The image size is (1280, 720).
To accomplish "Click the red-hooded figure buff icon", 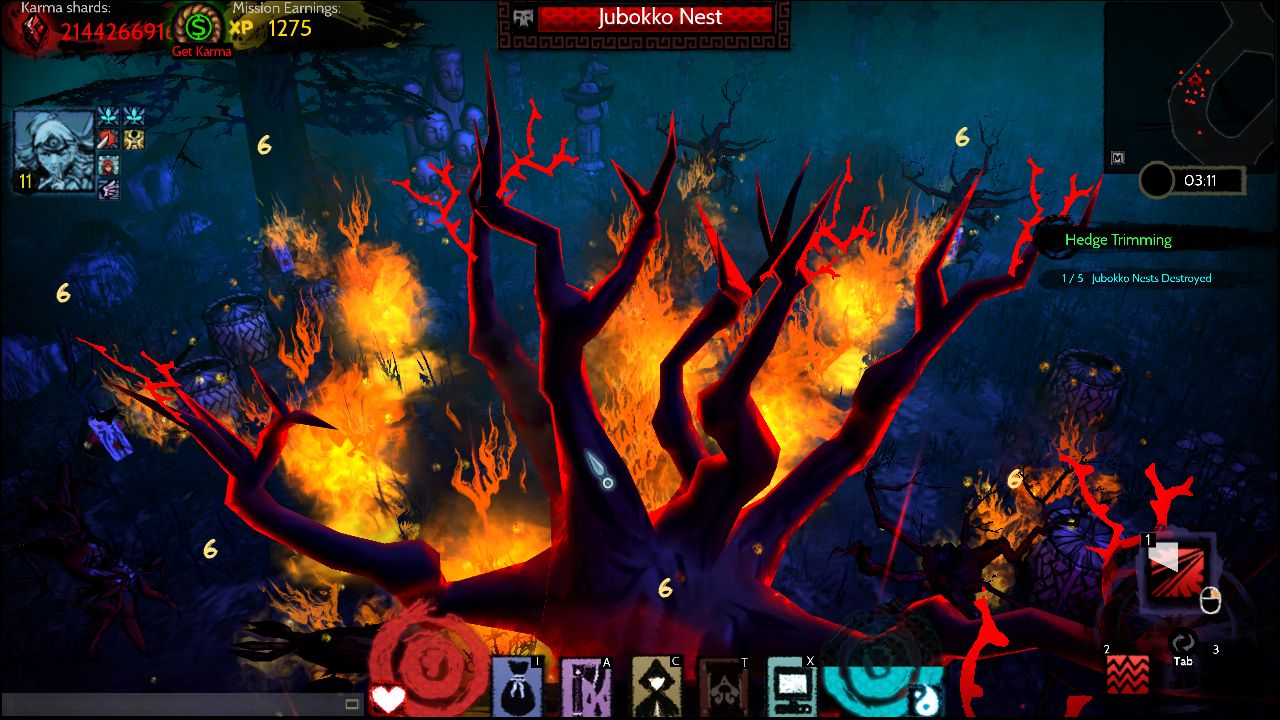I will pos(108,165).
